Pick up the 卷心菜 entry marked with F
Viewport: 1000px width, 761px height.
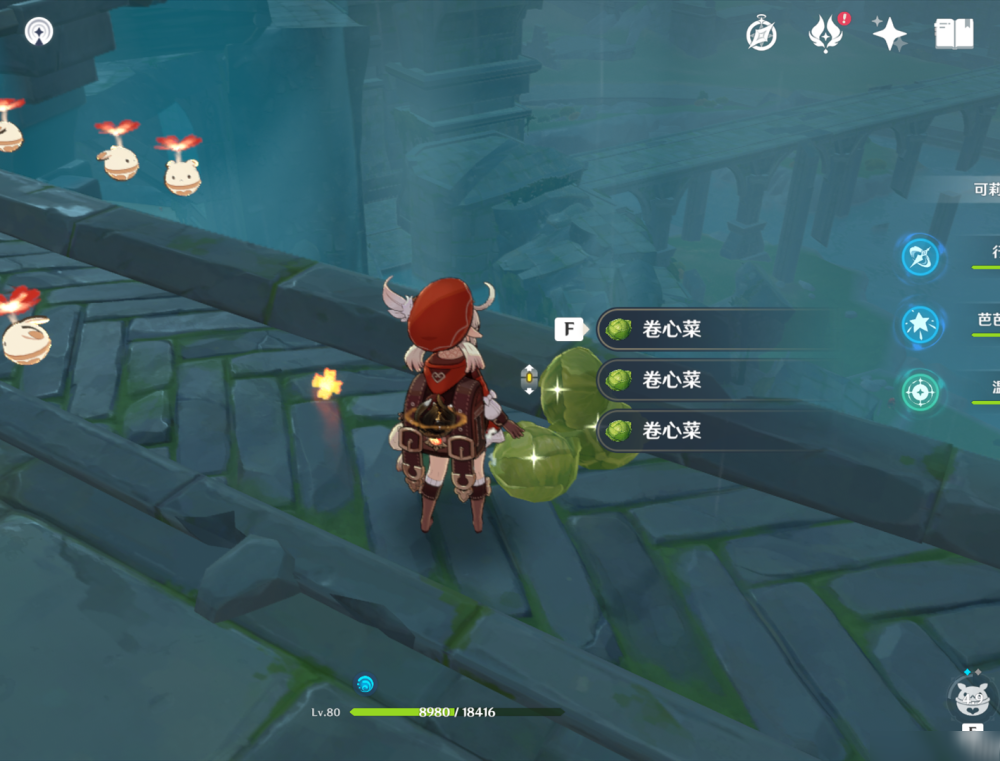pos(712,329)
